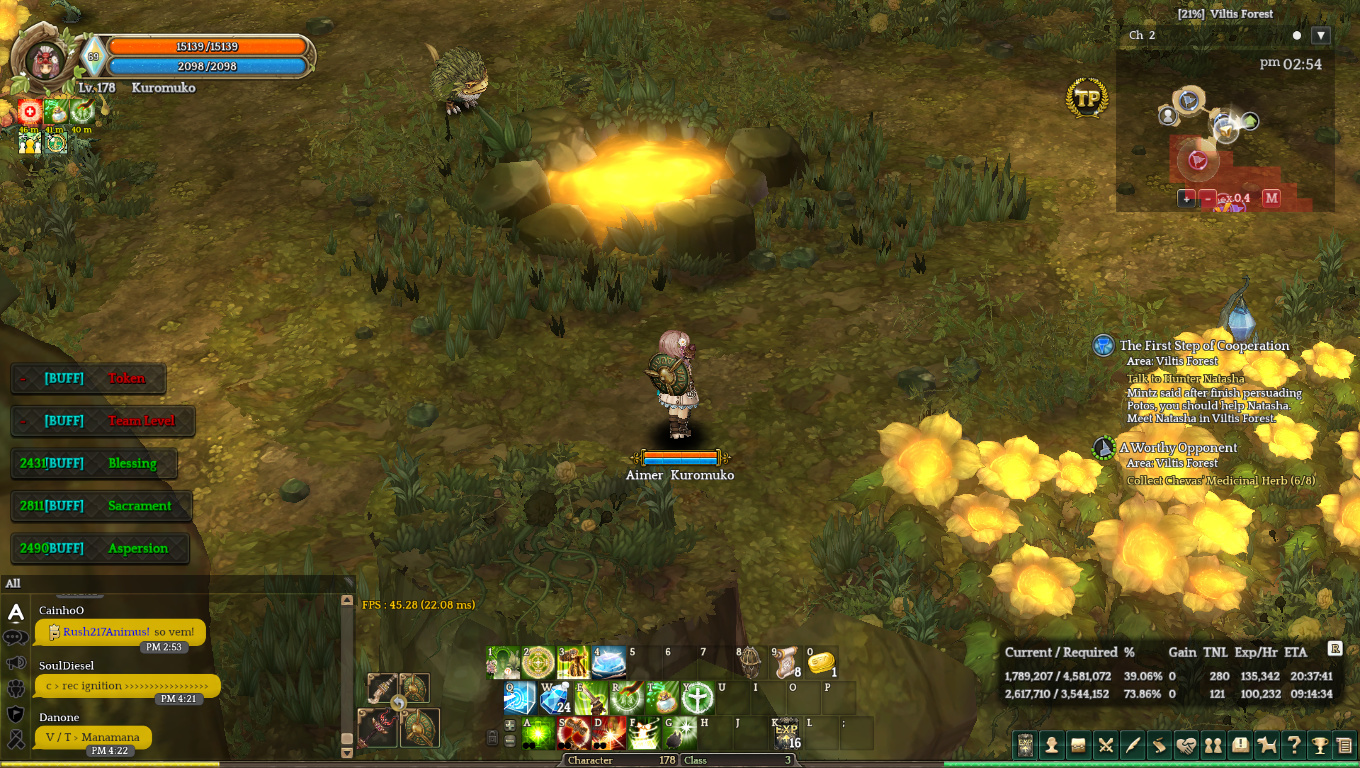1360x768 pixels.
Task: Open the channel selection dropdown arrow
Action: 1321,35
